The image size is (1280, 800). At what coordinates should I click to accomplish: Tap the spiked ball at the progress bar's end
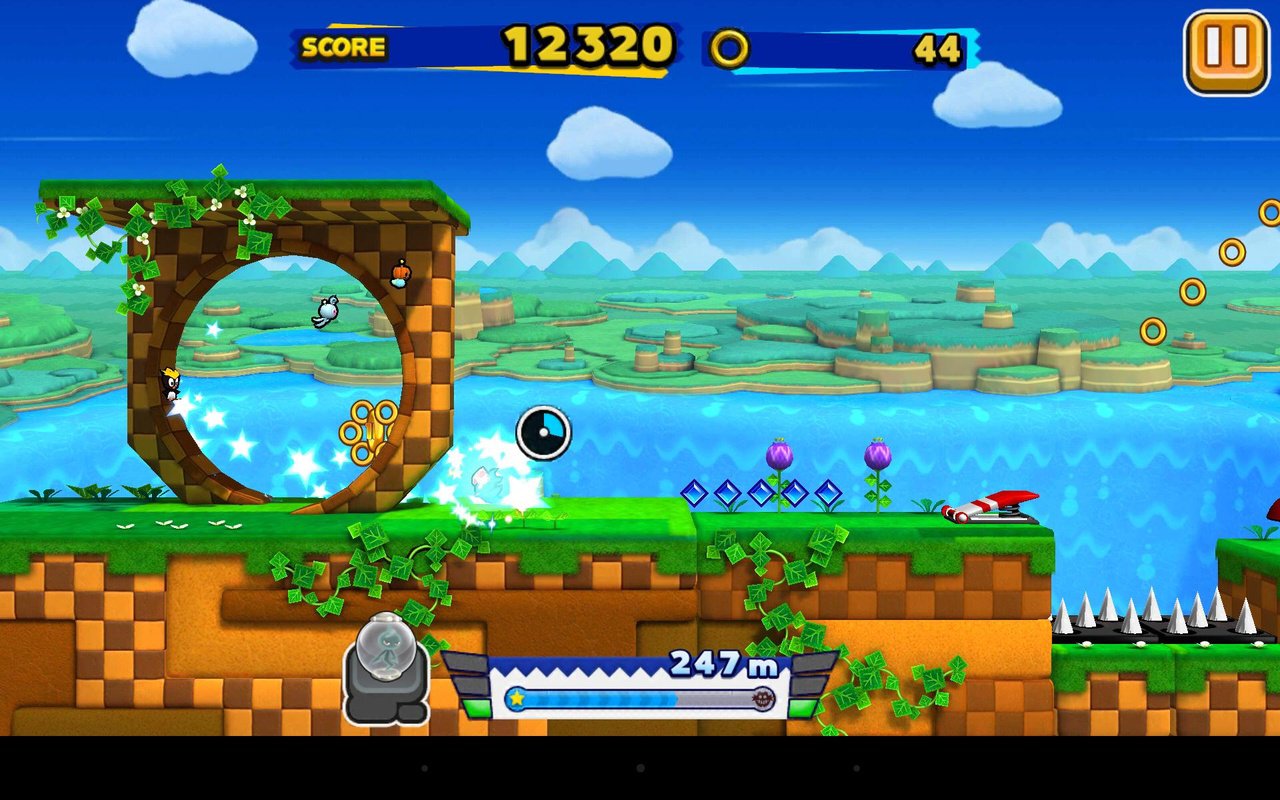click(x=762, y=700)
